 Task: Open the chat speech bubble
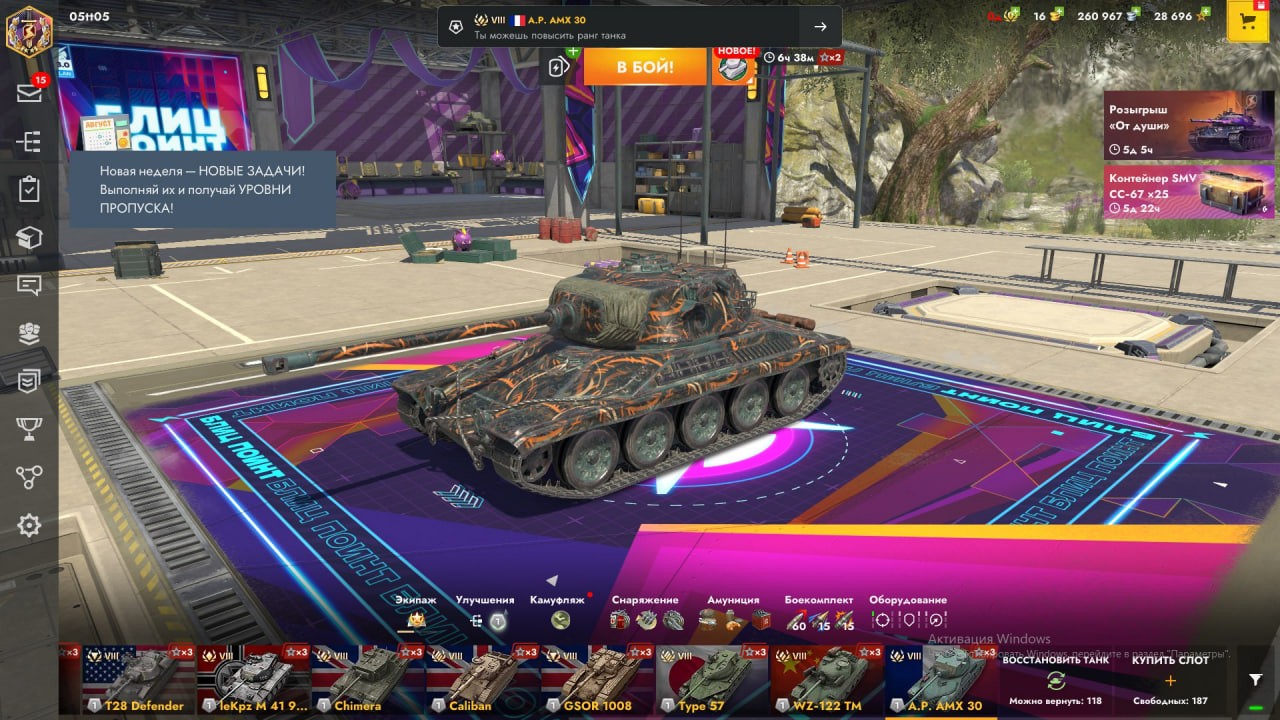tap(29, 285)
